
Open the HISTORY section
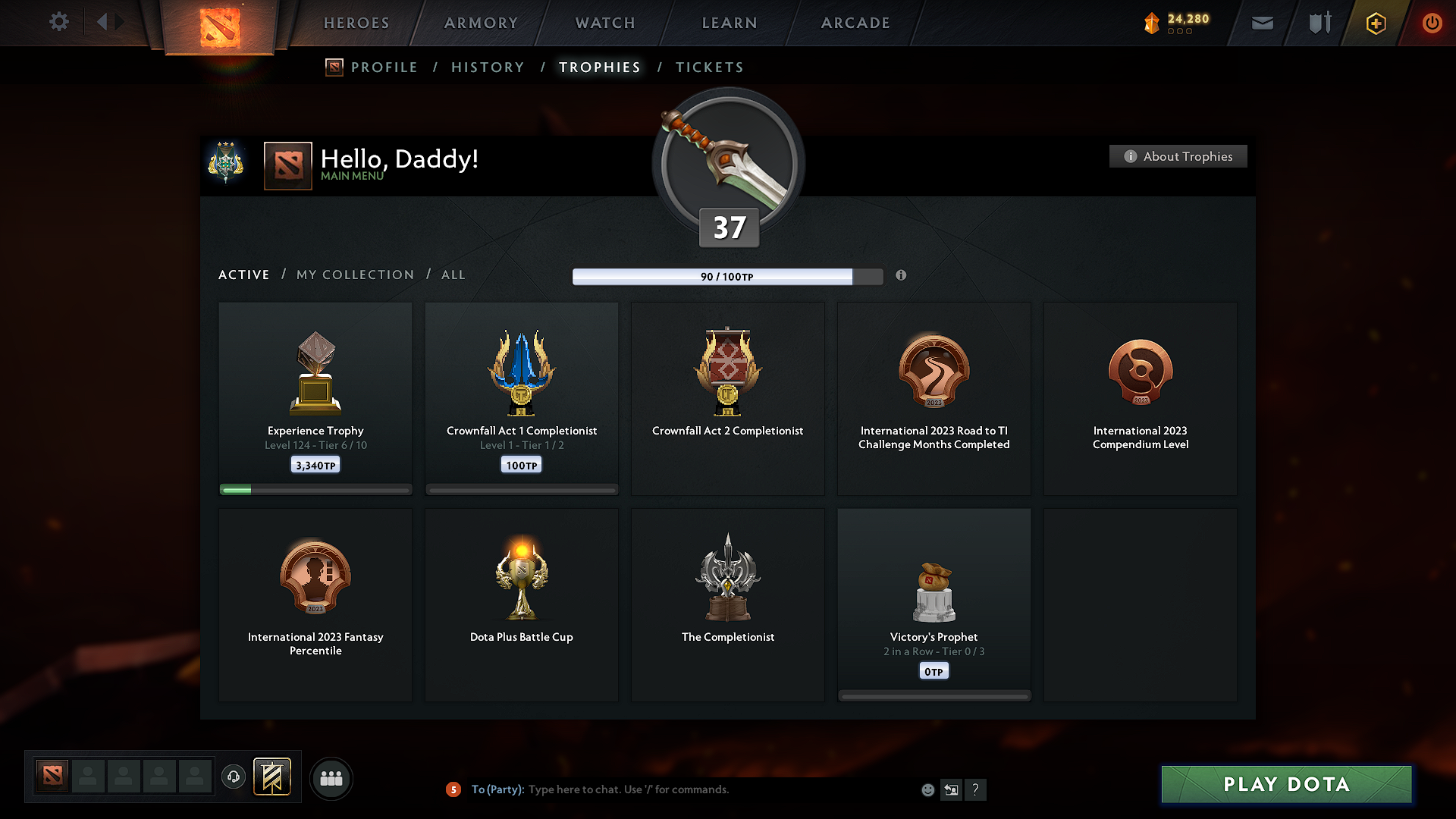point(488,67)
